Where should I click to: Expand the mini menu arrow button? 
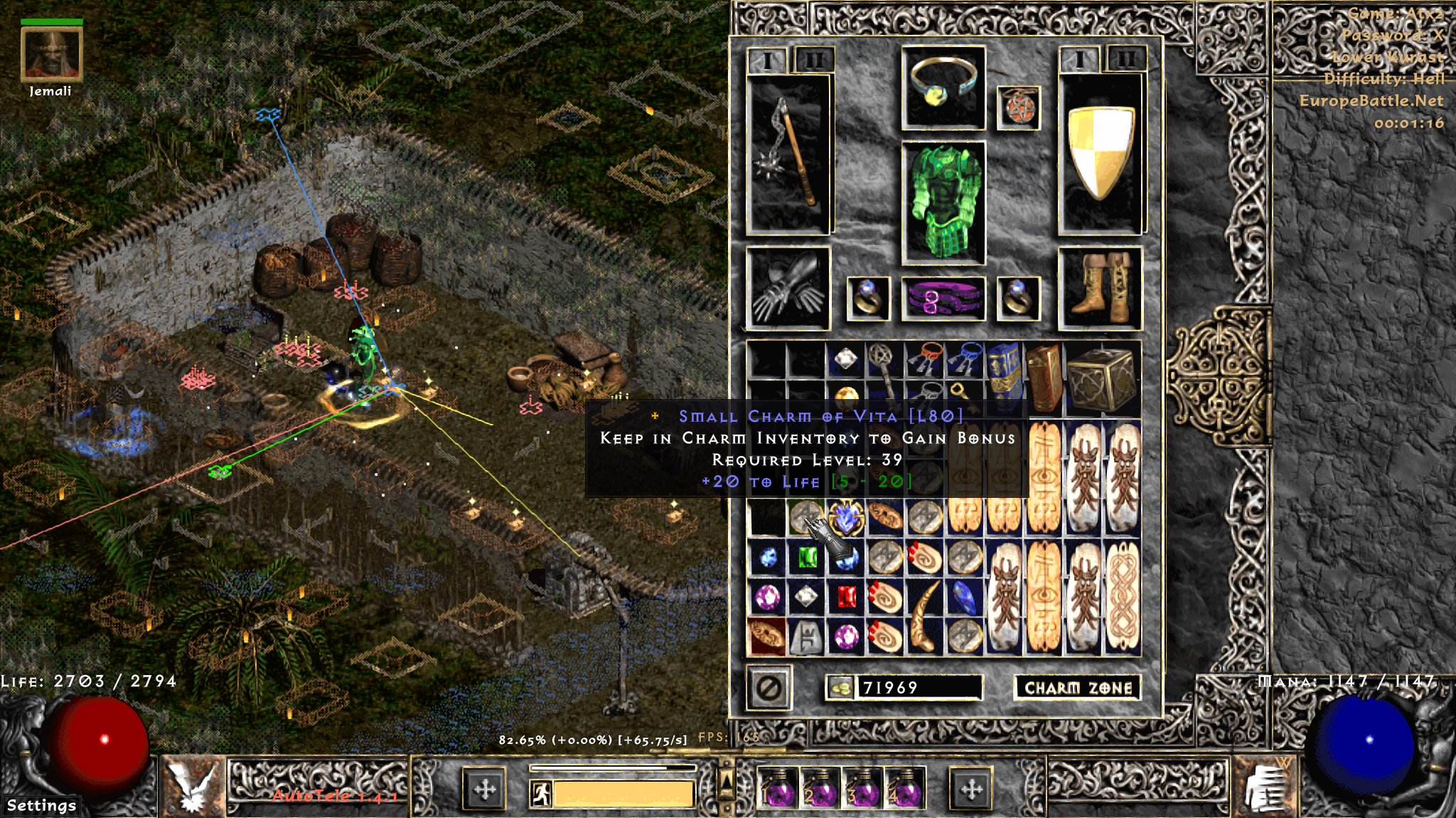click(x=726, y=781)
